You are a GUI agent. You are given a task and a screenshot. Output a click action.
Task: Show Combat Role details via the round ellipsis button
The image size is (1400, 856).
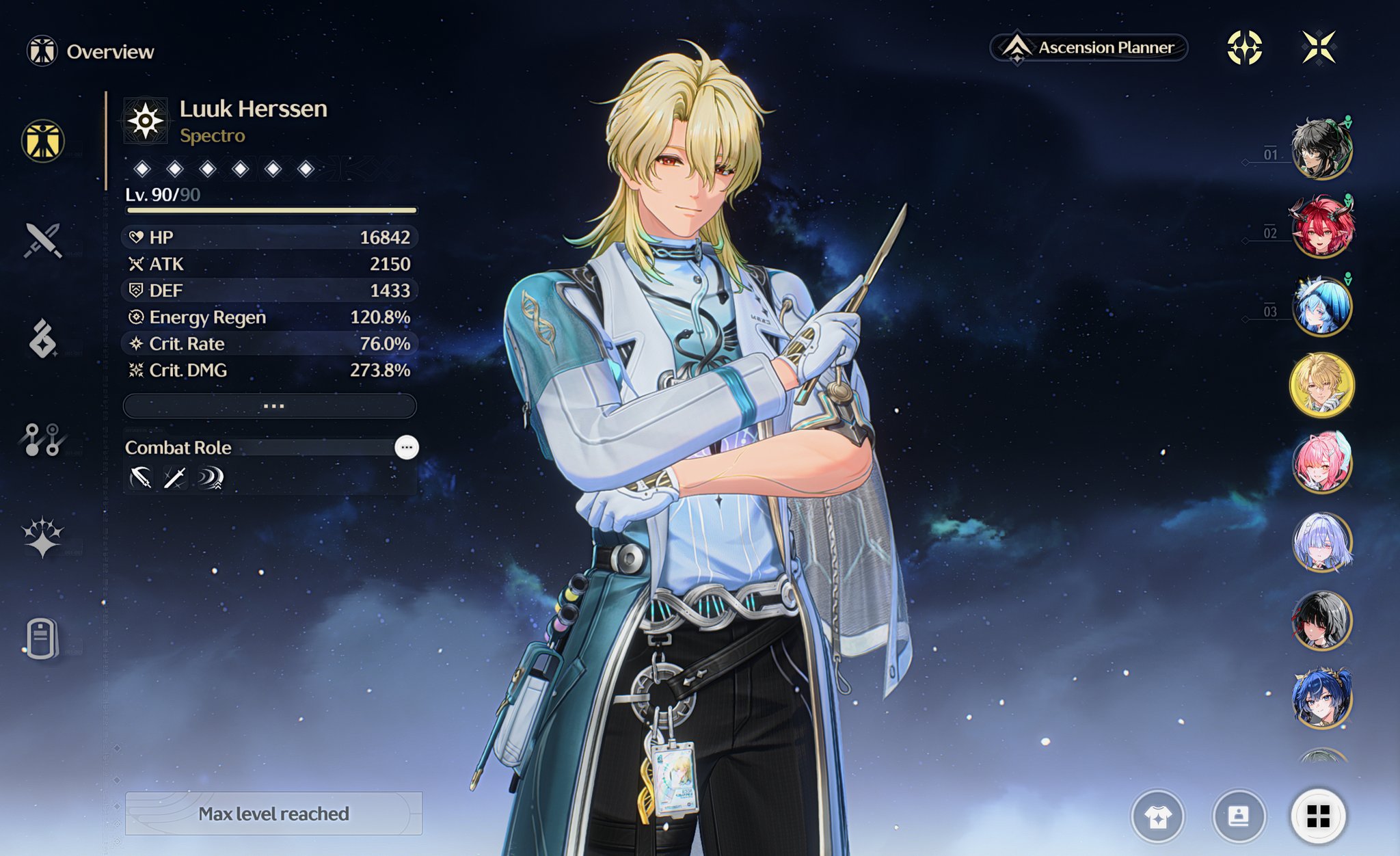click(x=407, y=448)
